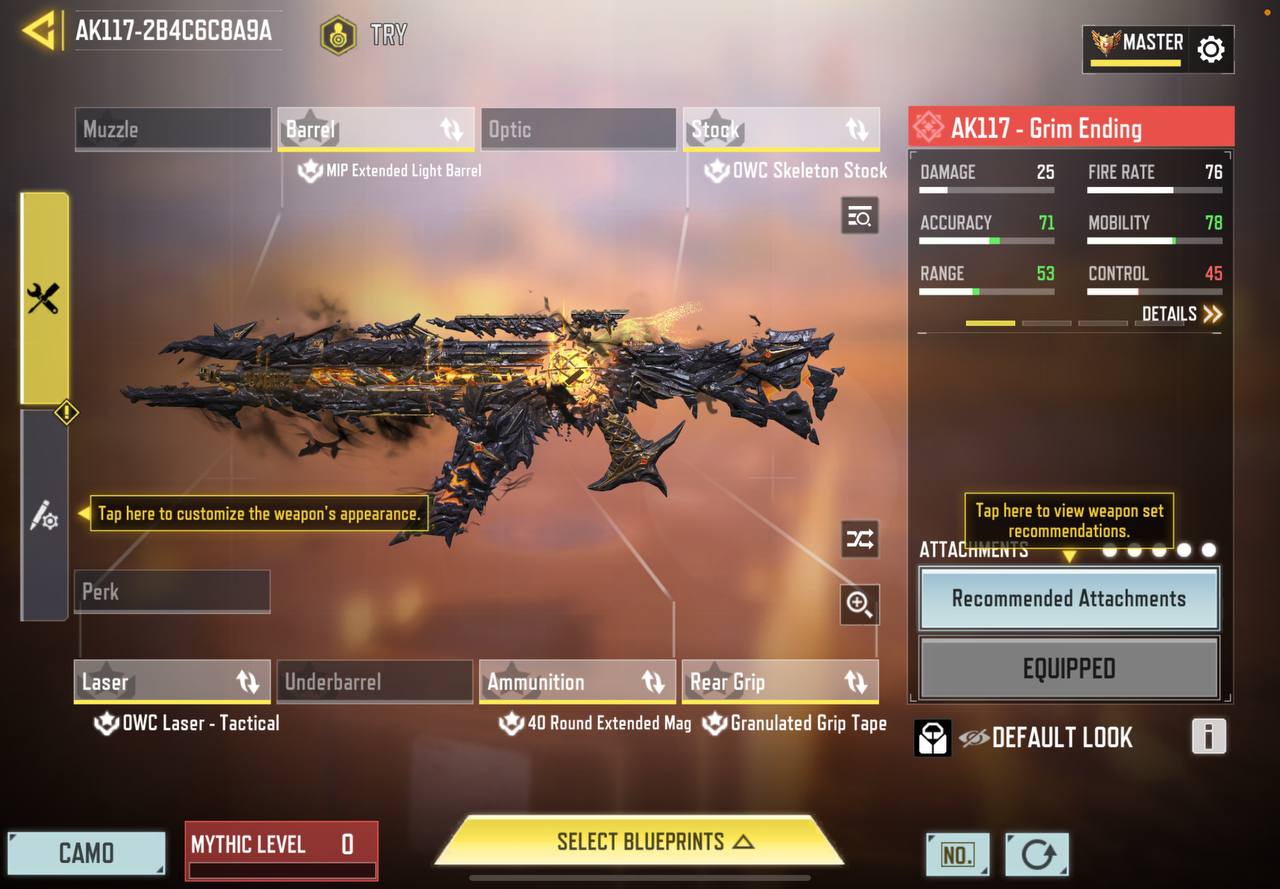Open the Optic attachment slot
The image size is (1280, 889).
click(578, 130)
